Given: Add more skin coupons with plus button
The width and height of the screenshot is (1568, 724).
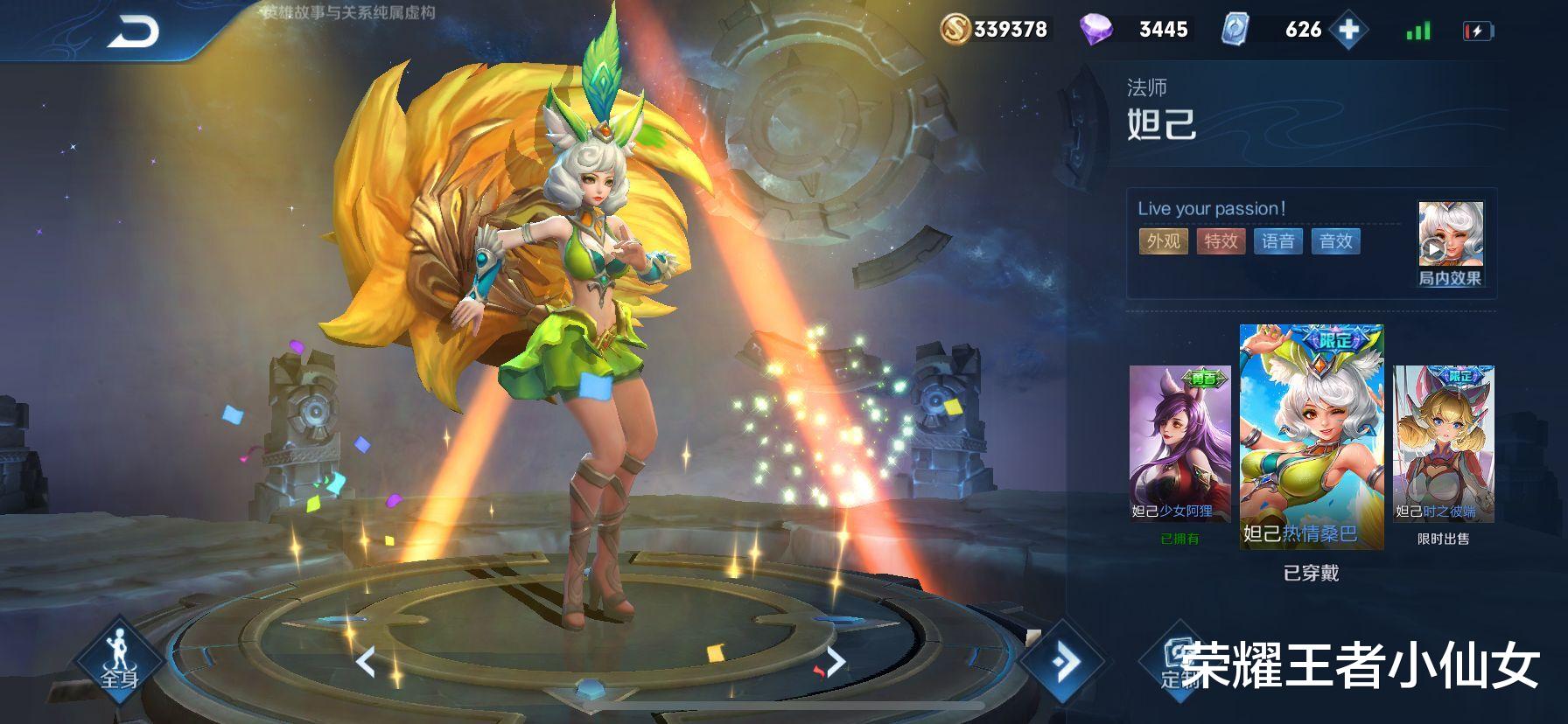Looking at the screenshot, I should pyautogui.click(x=1349, y=30).
